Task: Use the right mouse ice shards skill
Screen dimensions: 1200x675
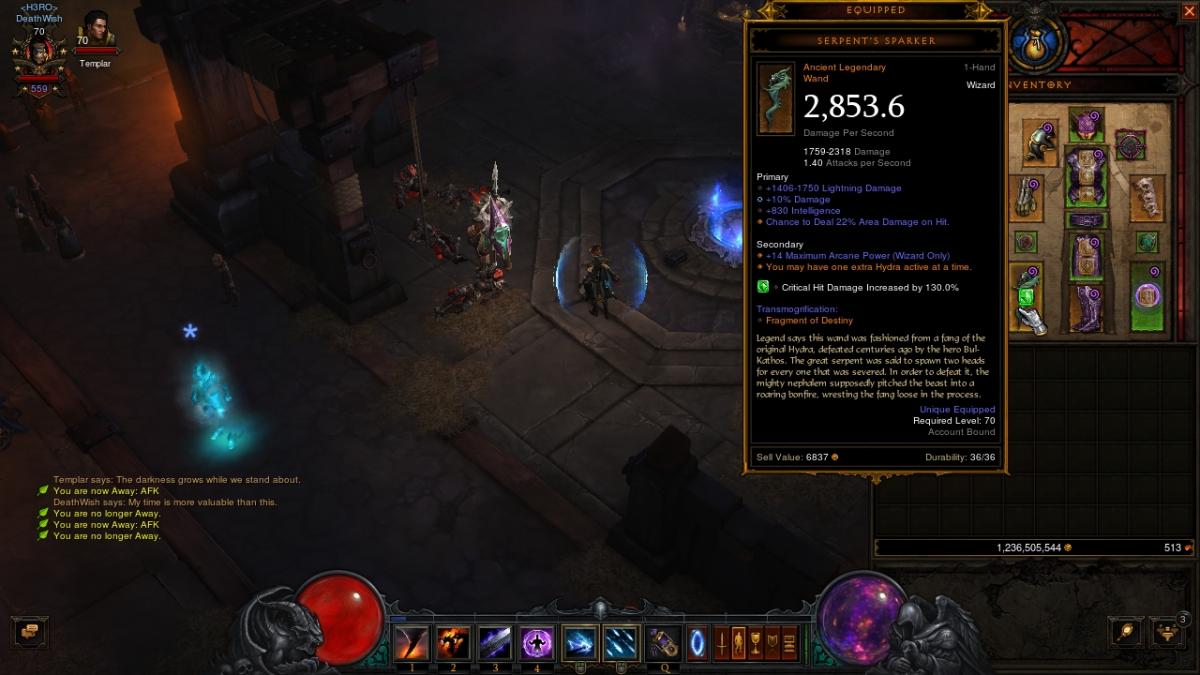Action: [x=621, y=642]
